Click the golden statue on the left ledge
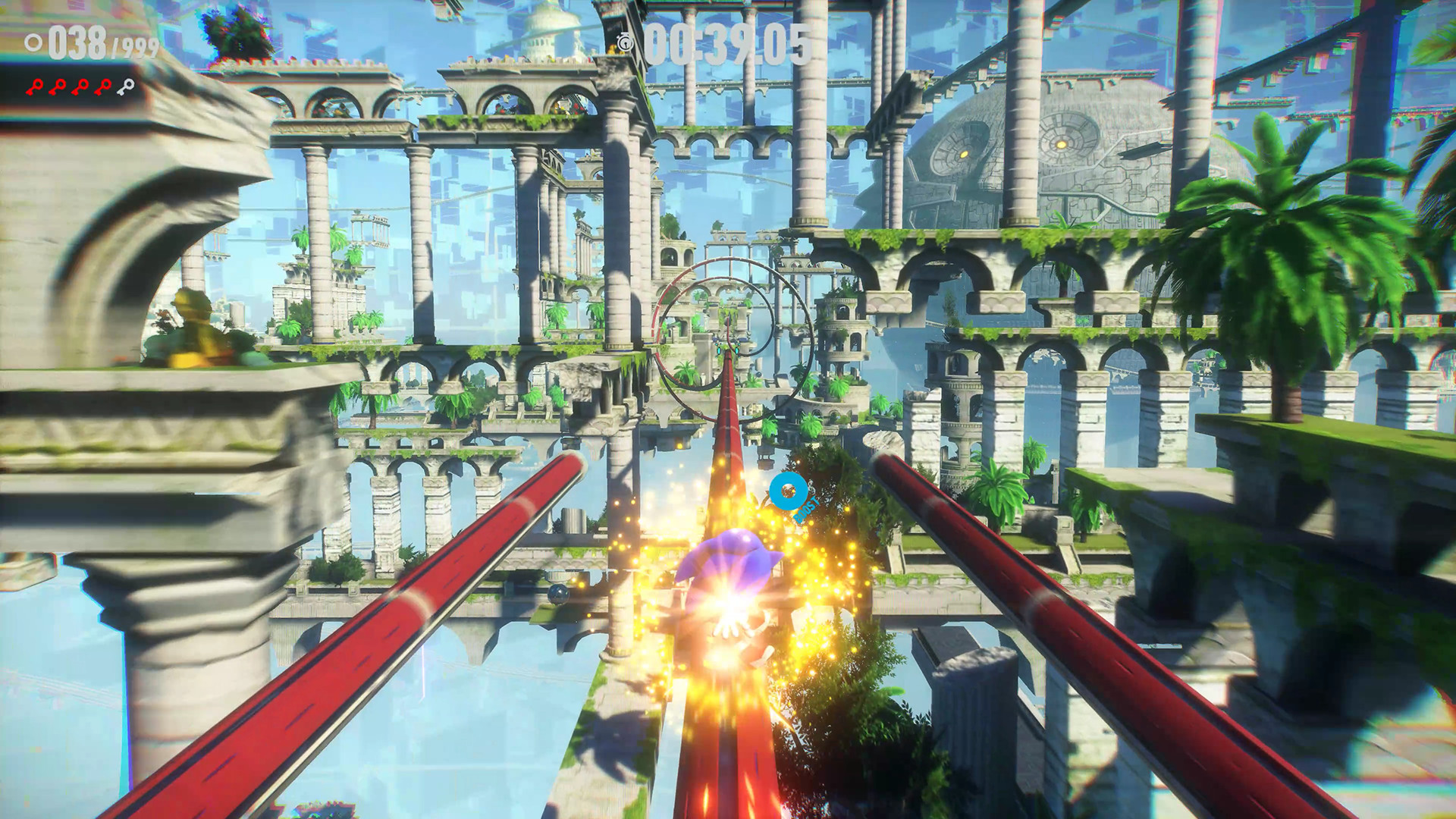1456x819 pixels. coord(190,334)
